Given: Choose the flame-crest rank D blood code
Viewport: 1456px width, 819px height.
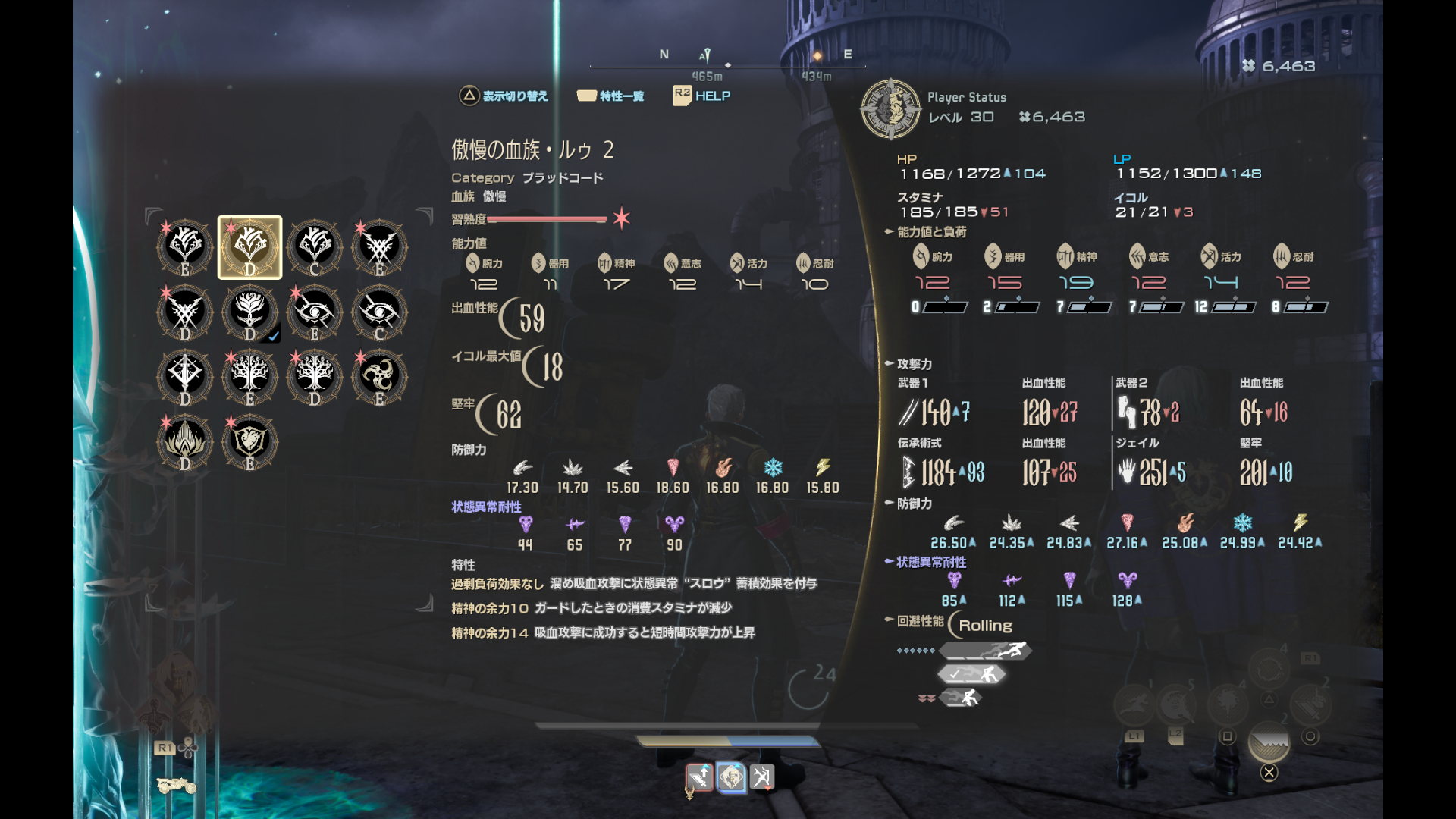Looking at the screenshot, I should (x=185, y=441).
